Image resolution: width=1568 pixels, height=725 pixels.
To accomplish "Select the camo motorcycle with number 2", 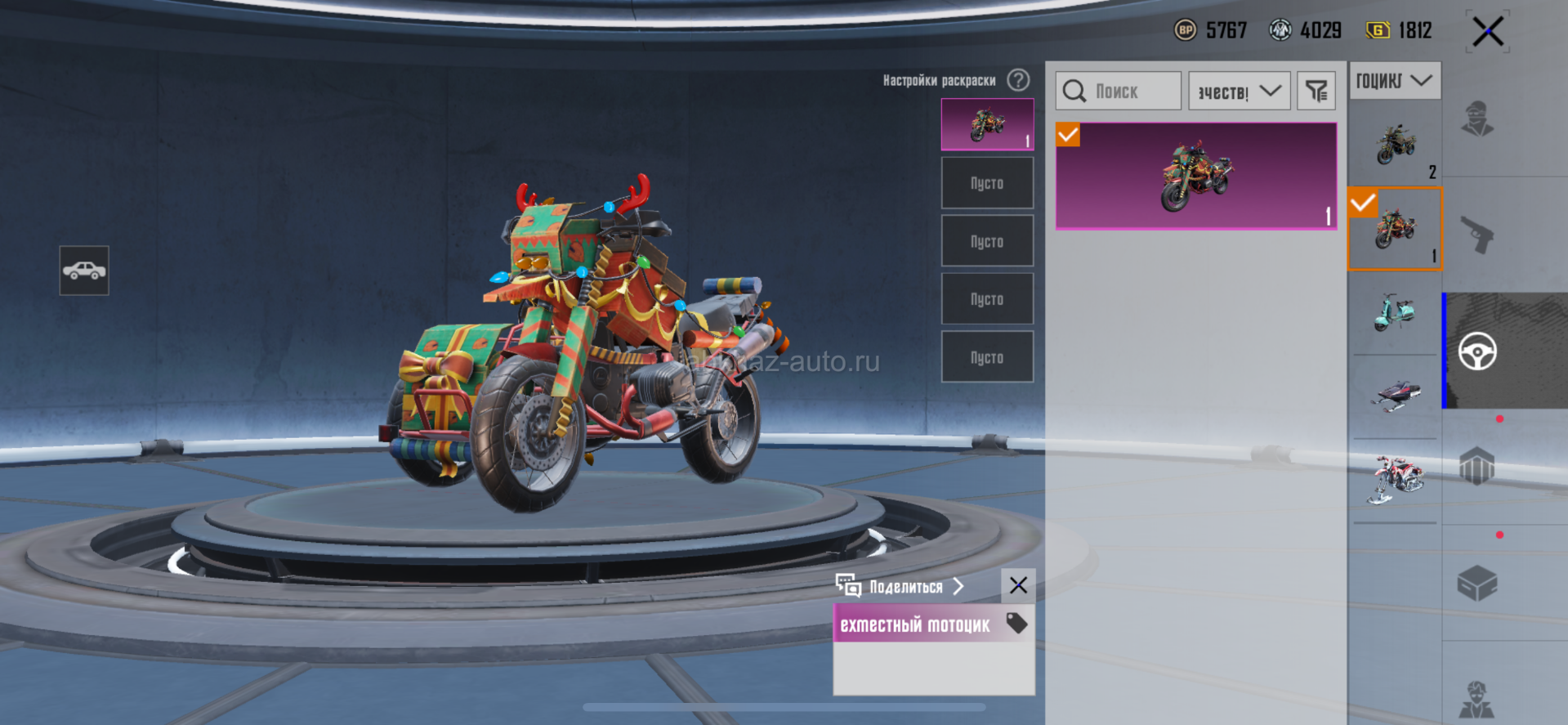I will [1395, 145].
